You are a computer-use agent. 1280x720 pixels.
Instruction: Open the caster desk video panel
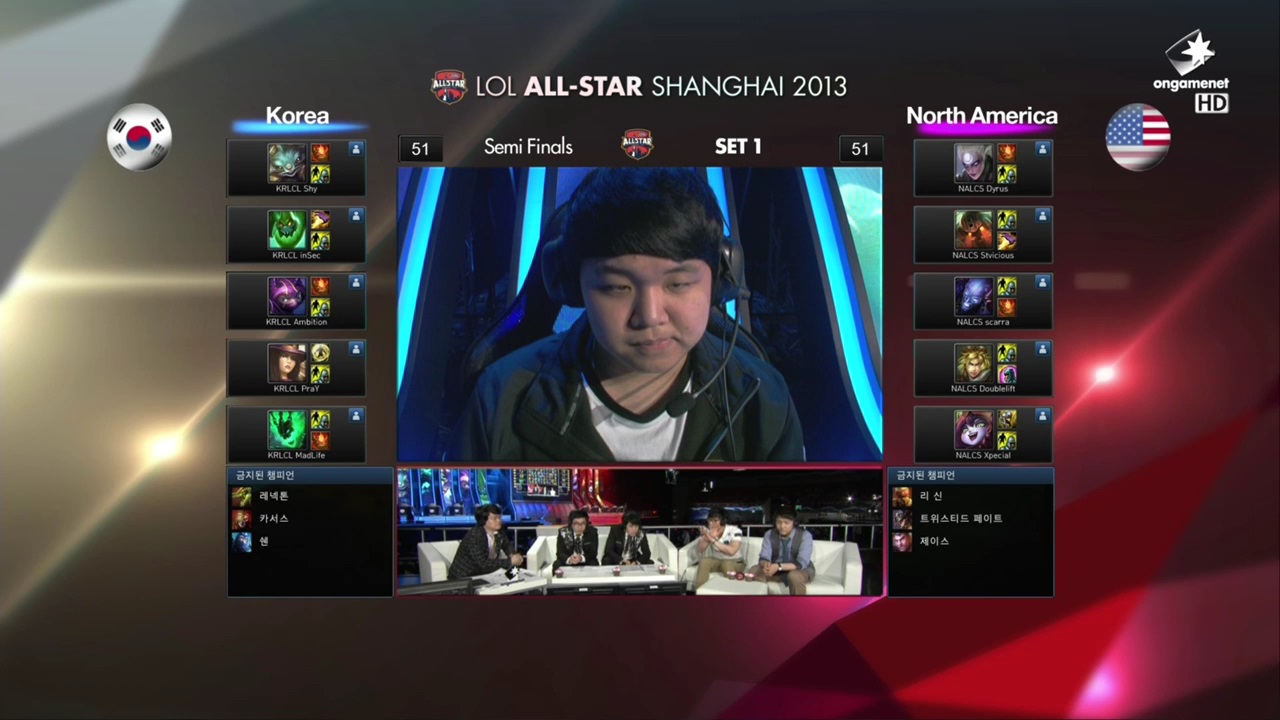640,531
